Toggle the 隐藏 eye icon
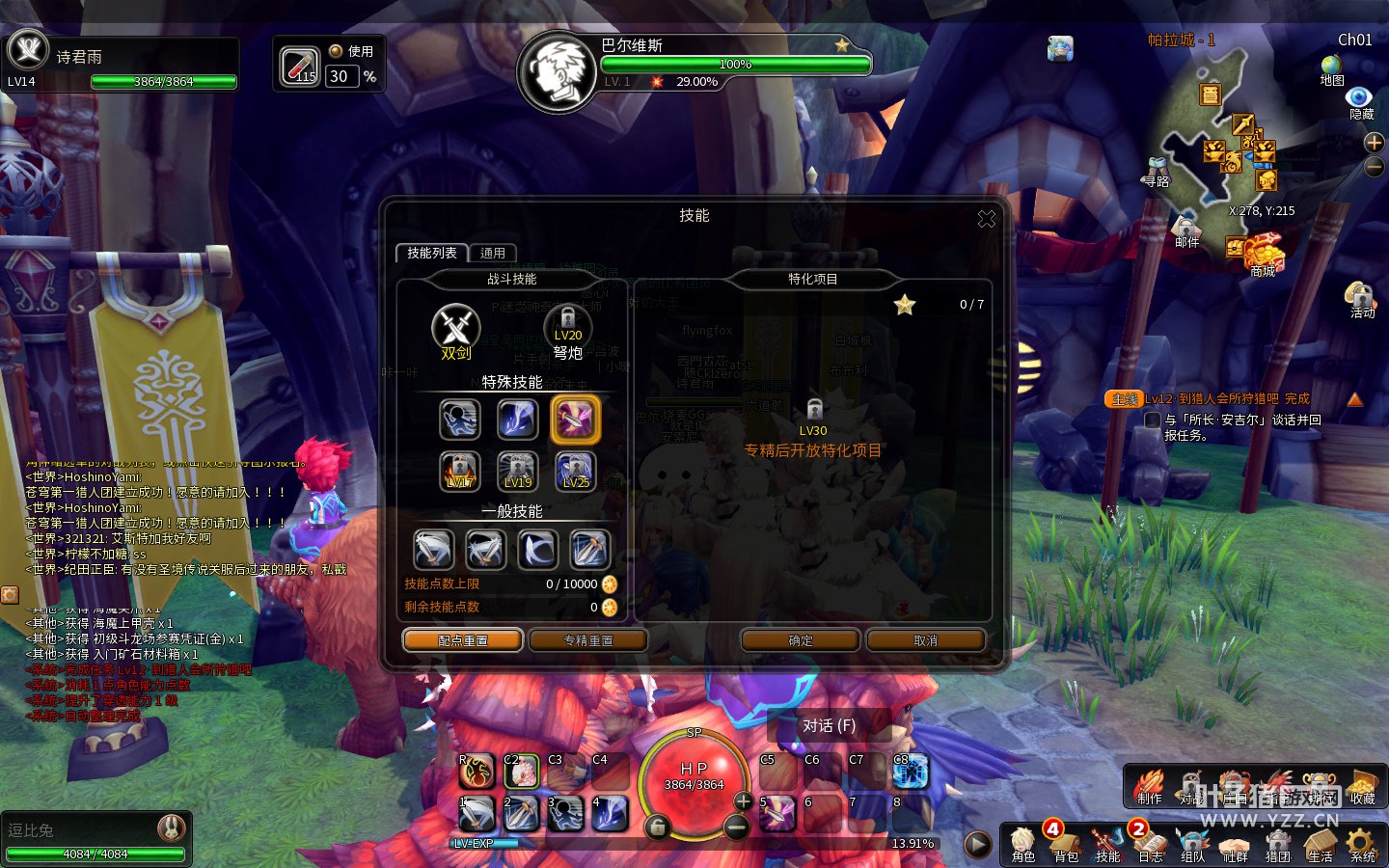 point(1360,98)
